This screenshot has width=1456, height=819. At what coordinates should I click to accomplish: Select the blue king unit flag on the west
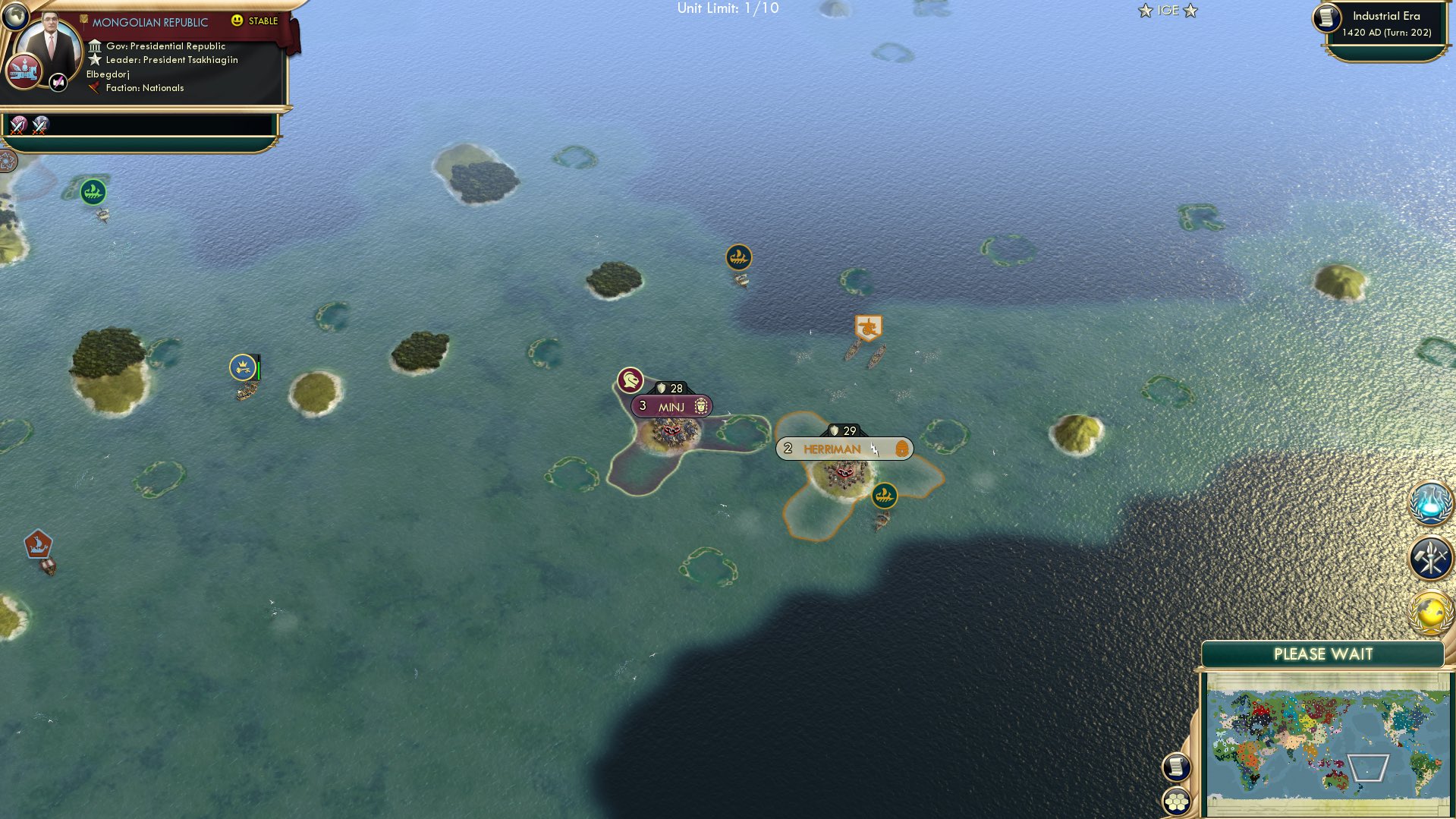click(243, 367)
